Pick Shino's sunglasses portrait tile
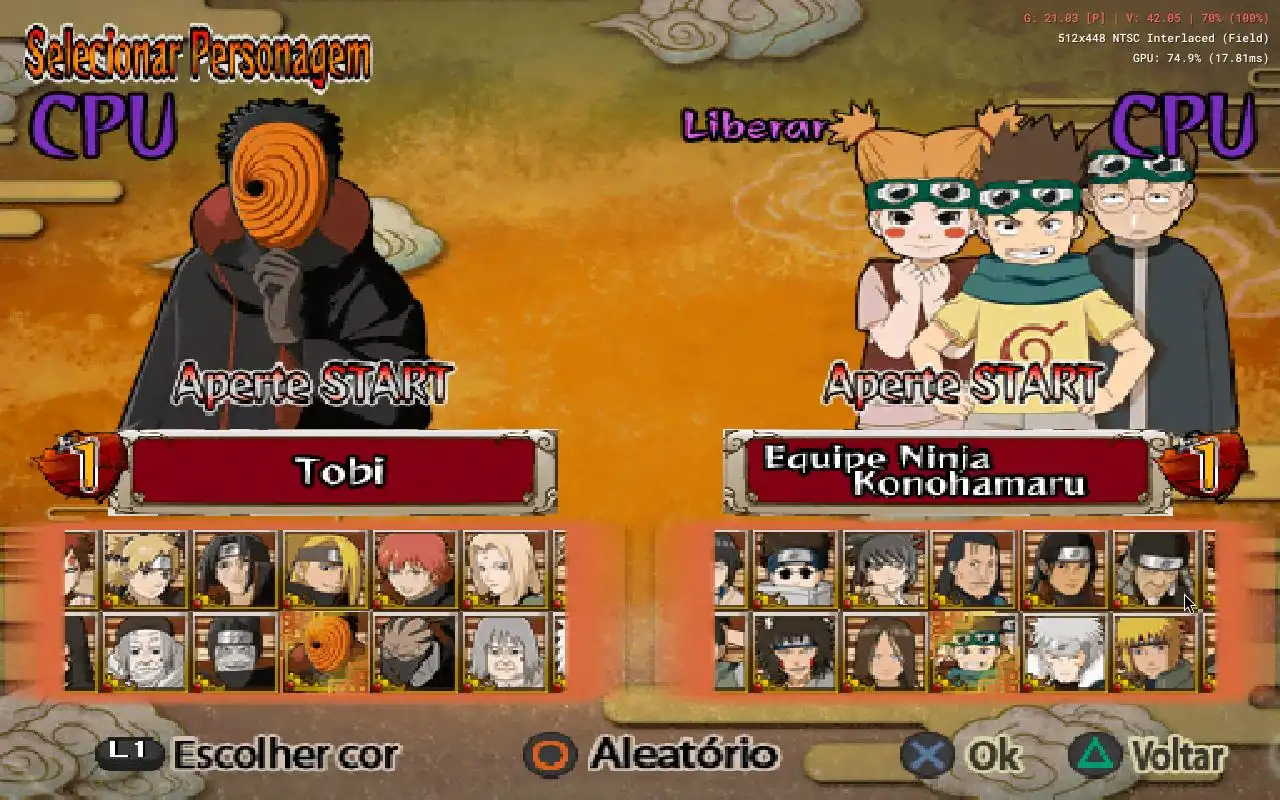This screenshot has width=1280, height=800. (x=794, y=569)
